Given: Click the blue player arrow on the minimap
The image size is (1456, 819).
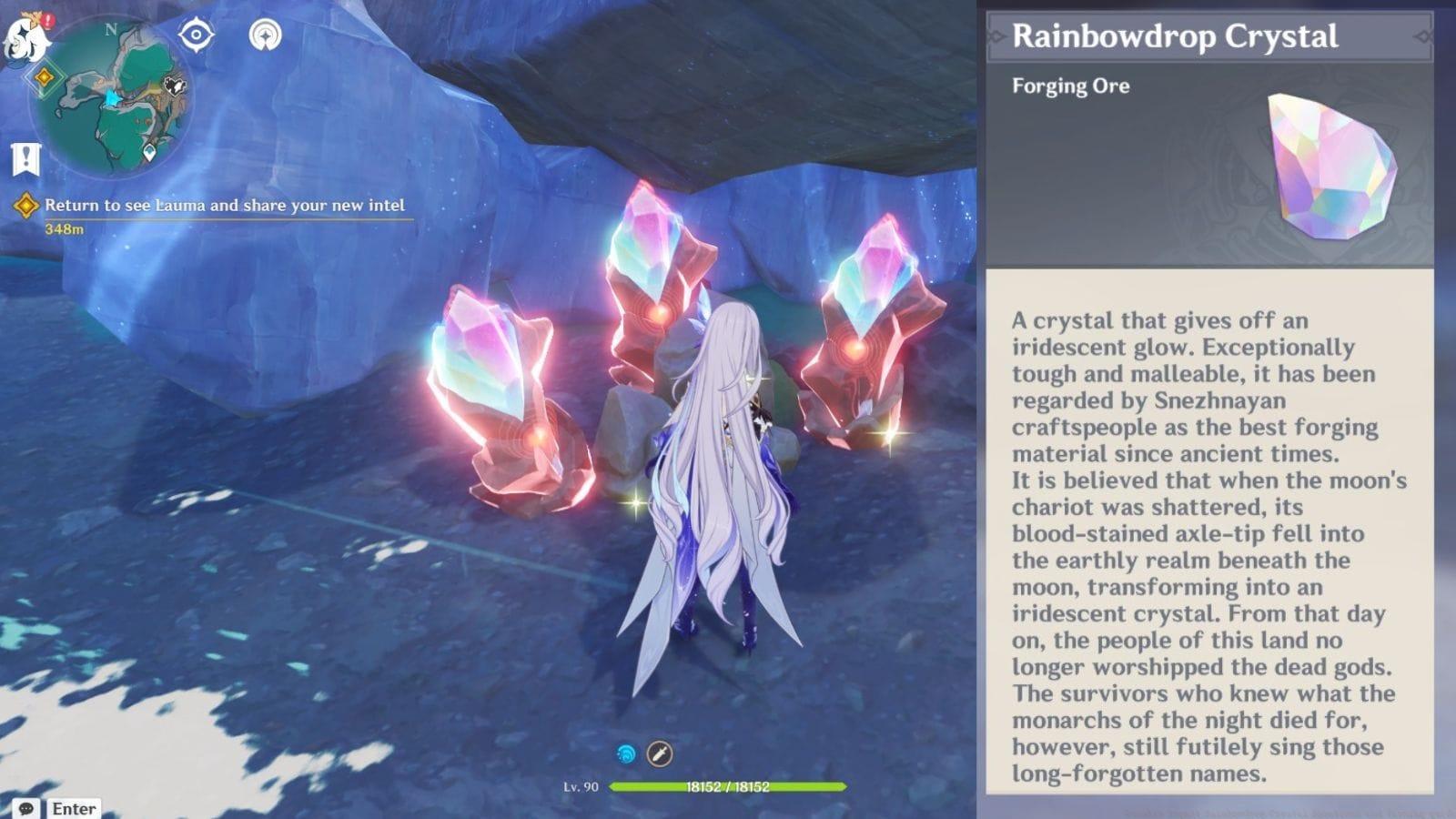Looking at the screenshot, I should [112, 97].
